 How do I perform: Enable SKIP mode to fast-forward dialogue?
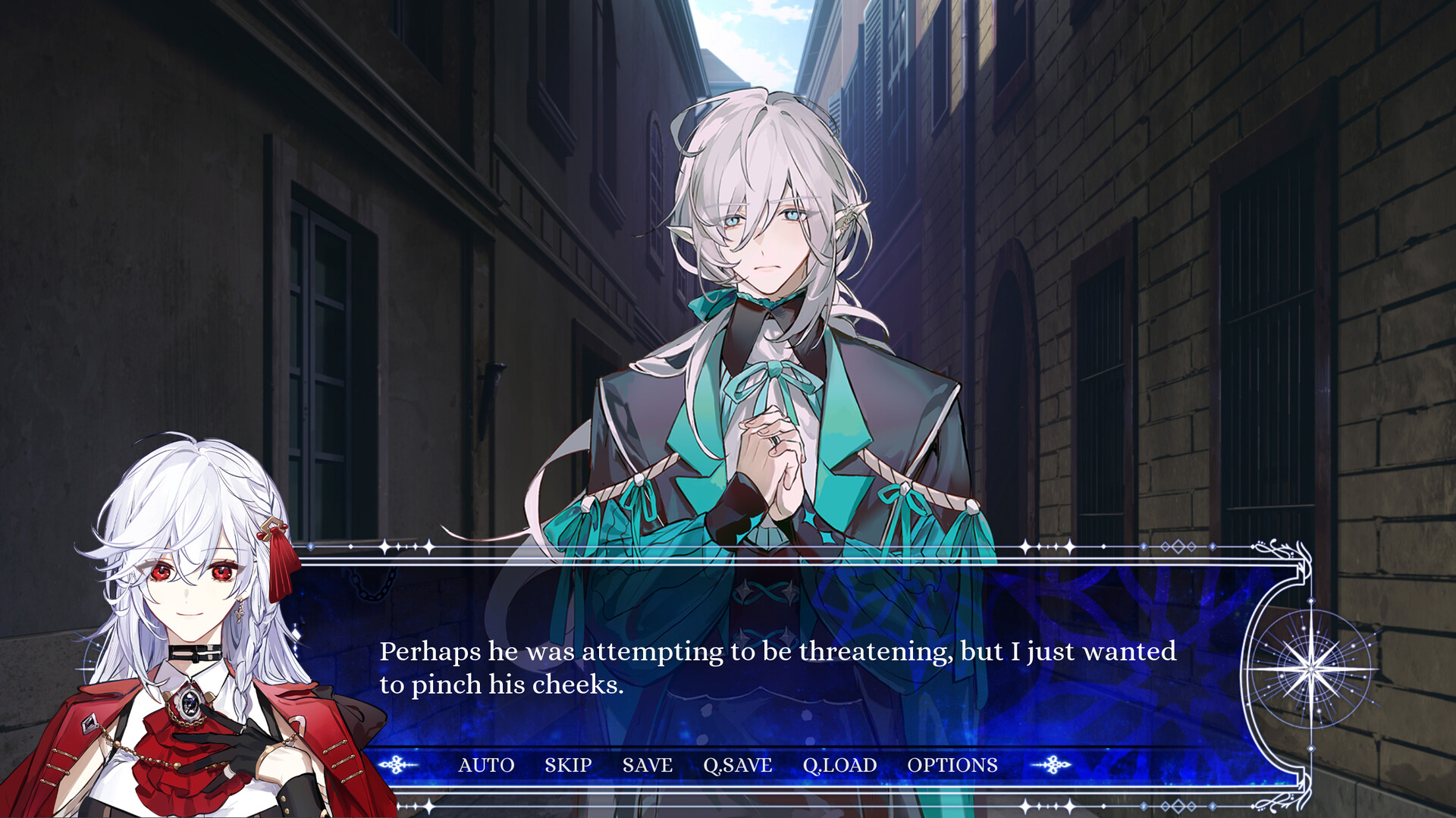pos(569,765)
